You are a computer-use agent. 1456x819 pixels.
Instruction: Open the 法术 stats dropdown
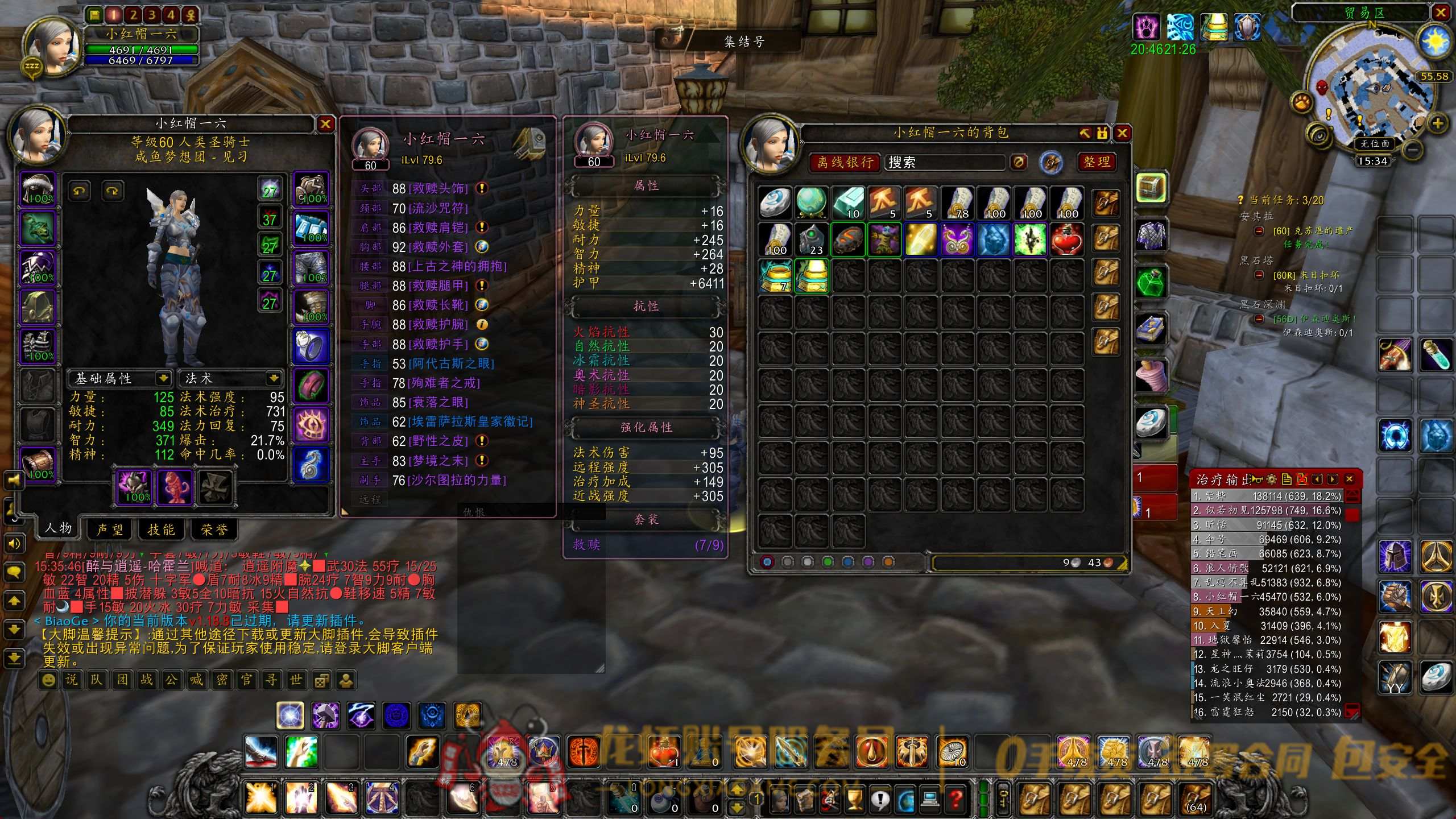(274, 378)
